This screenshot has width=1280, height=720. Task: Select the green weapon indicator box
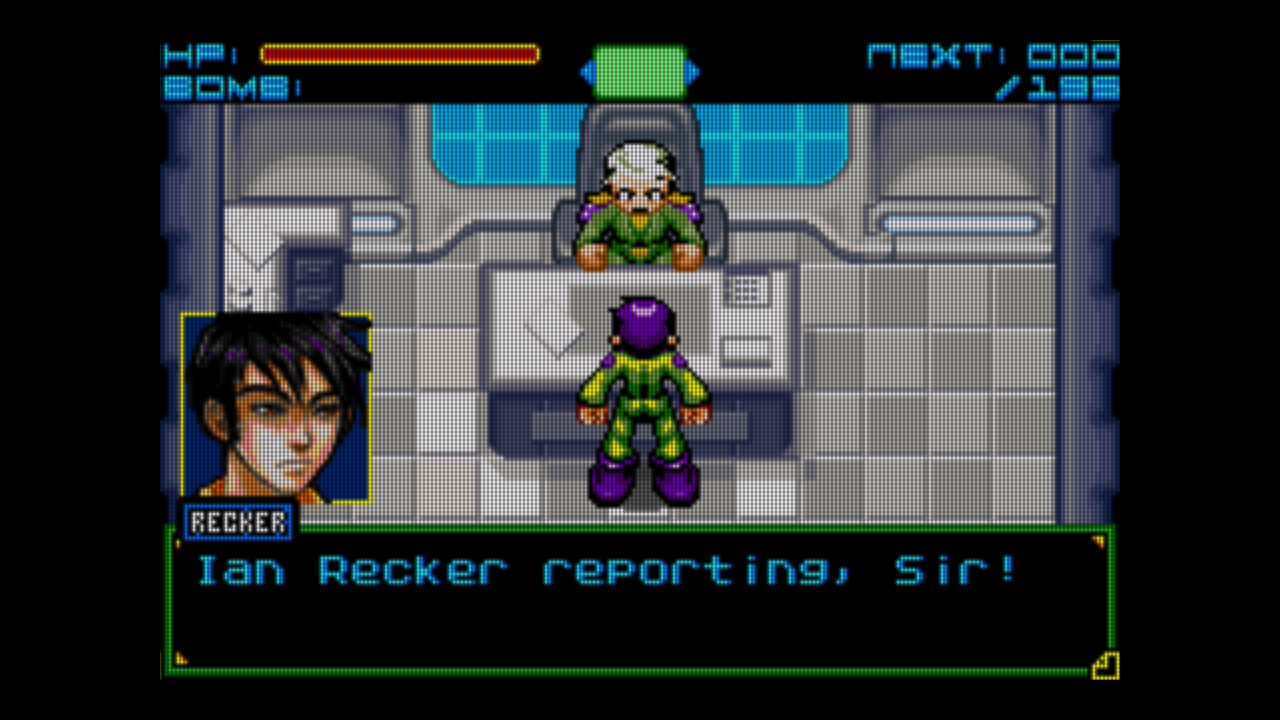point(640,72)
